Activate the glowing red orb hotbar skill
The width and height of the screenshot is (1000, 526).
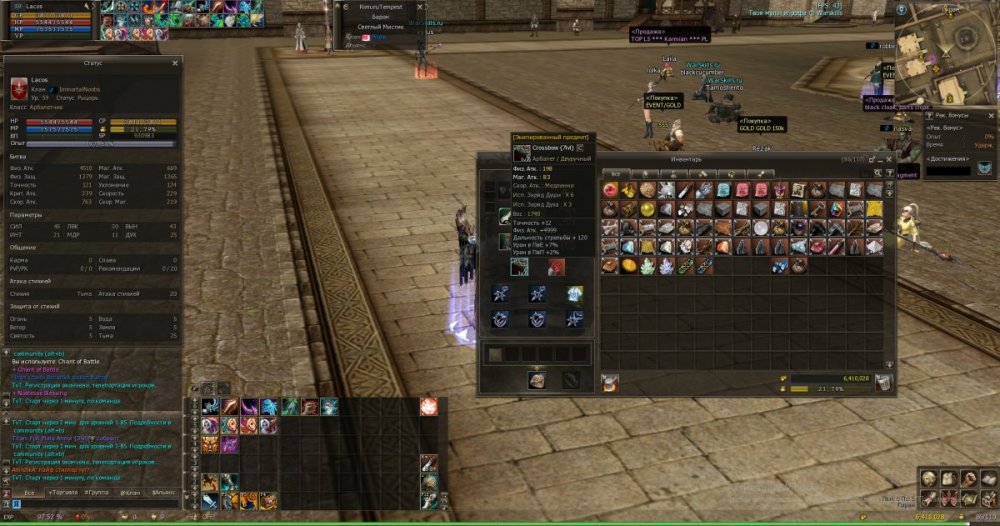click(x=428, y=406)
